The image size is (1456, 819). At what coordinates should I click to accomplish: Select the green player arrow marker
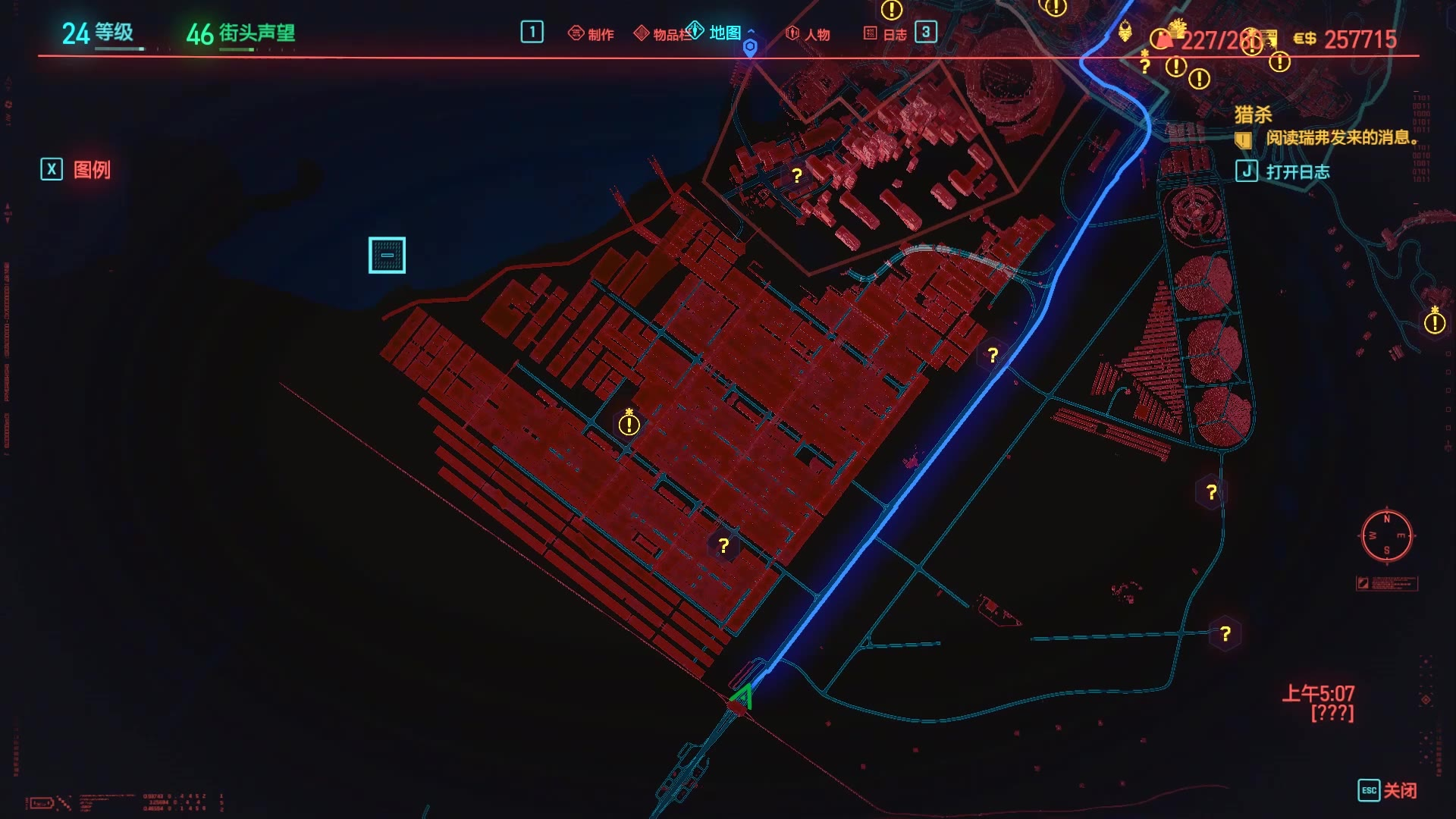pyautogui.click(x=743, y=696)
